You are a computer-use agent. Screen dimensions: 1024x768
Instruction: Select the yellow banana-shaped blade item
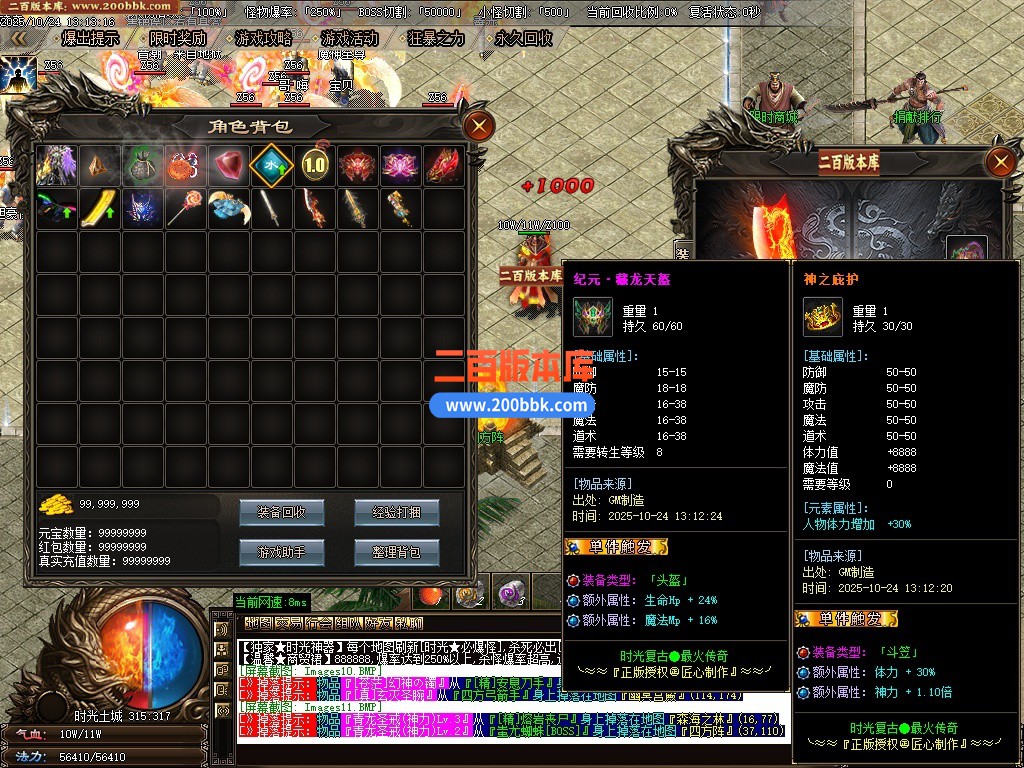click(99, 209)
